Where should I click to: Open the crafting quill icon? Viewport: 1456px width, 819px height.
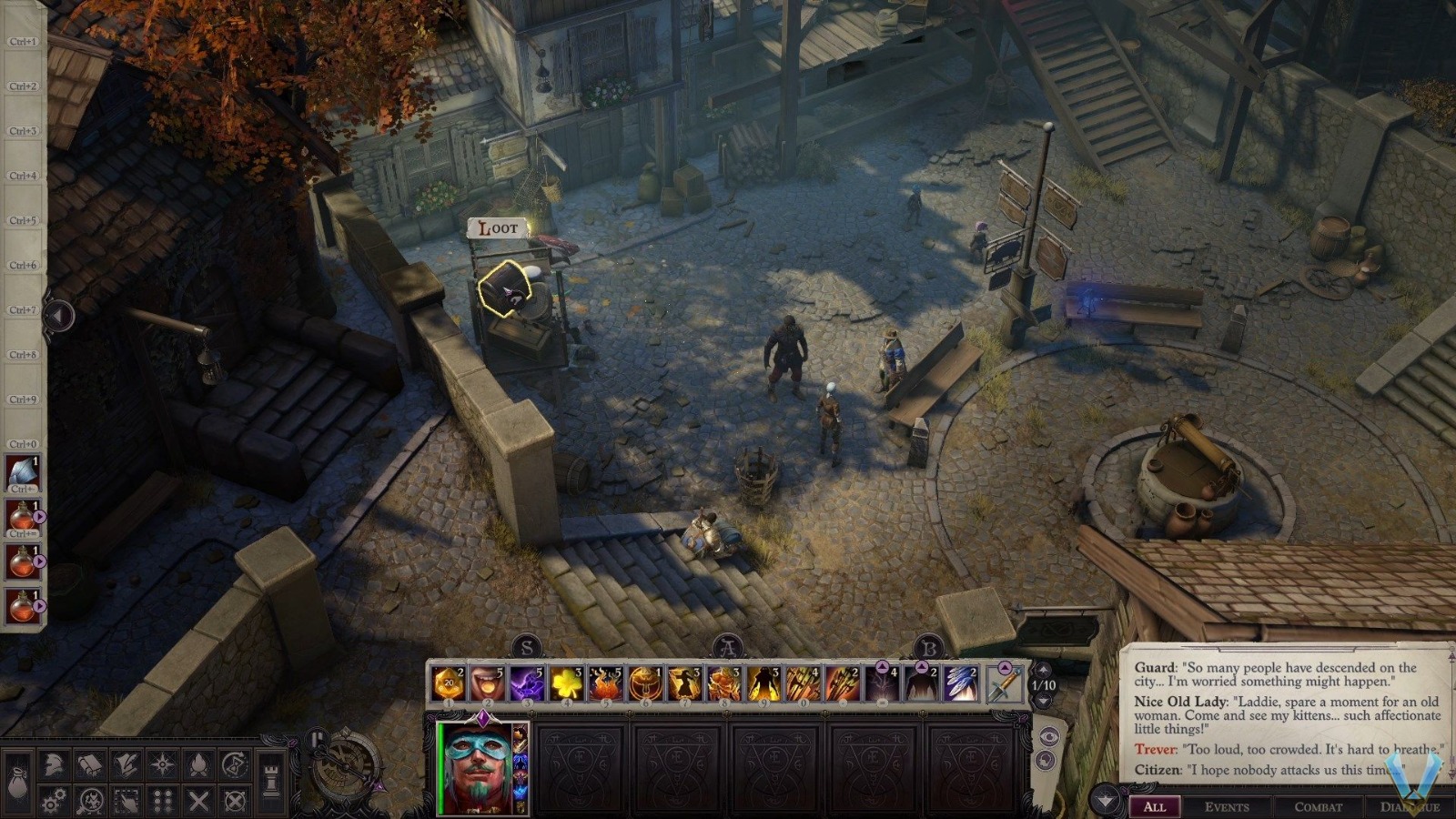[x=126, y=763]
